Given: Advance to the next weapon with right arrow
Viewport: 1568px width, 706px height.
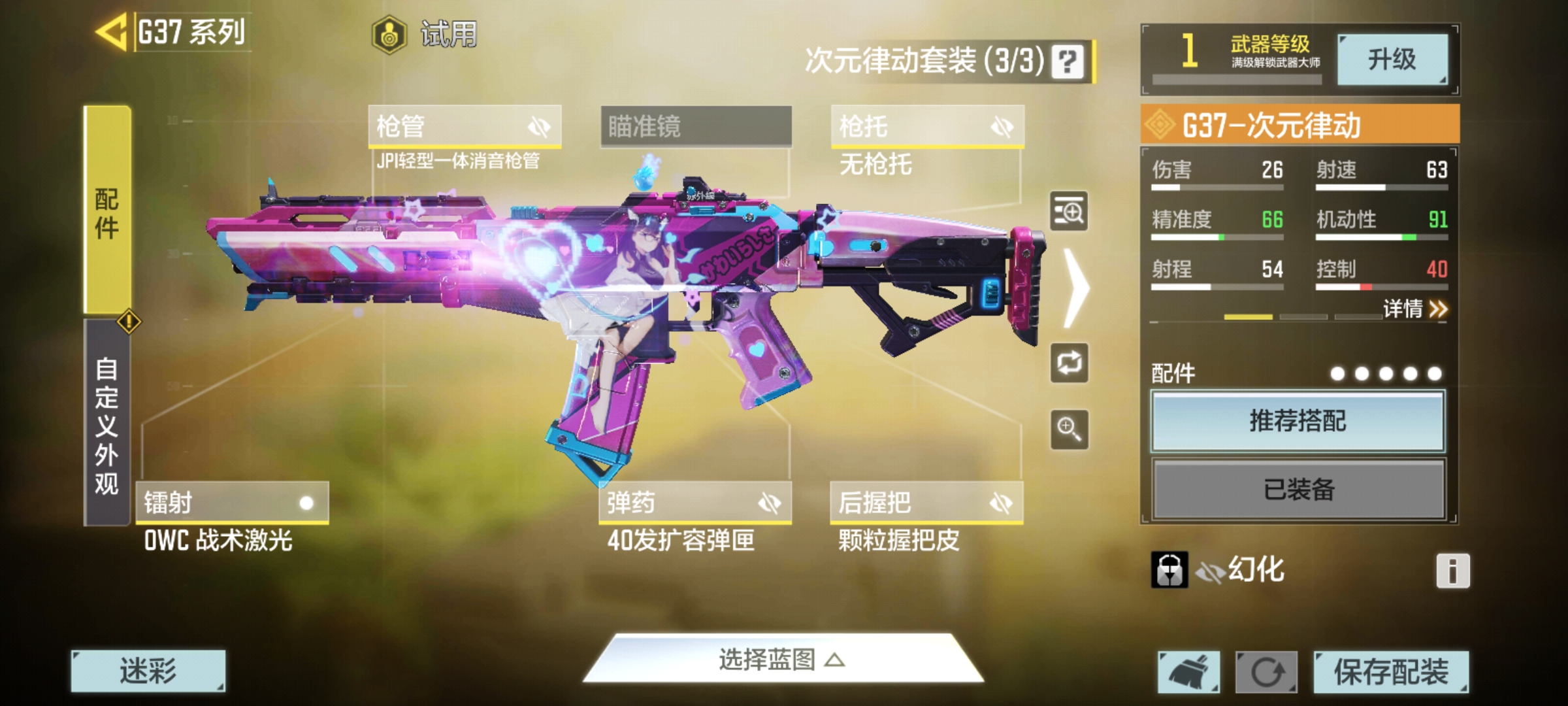Looking at the screenshot, I should (1075, 288).
